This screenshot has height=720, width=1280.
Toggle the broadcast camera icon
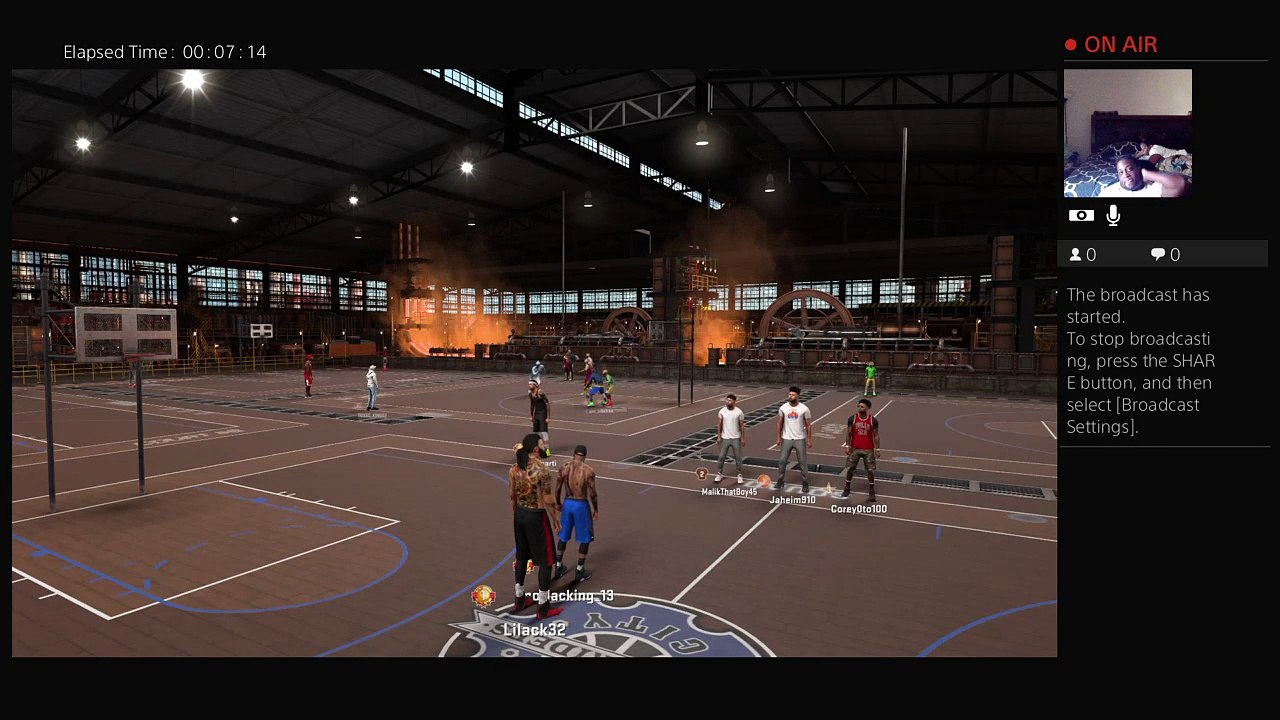(x=1081, y=216)
